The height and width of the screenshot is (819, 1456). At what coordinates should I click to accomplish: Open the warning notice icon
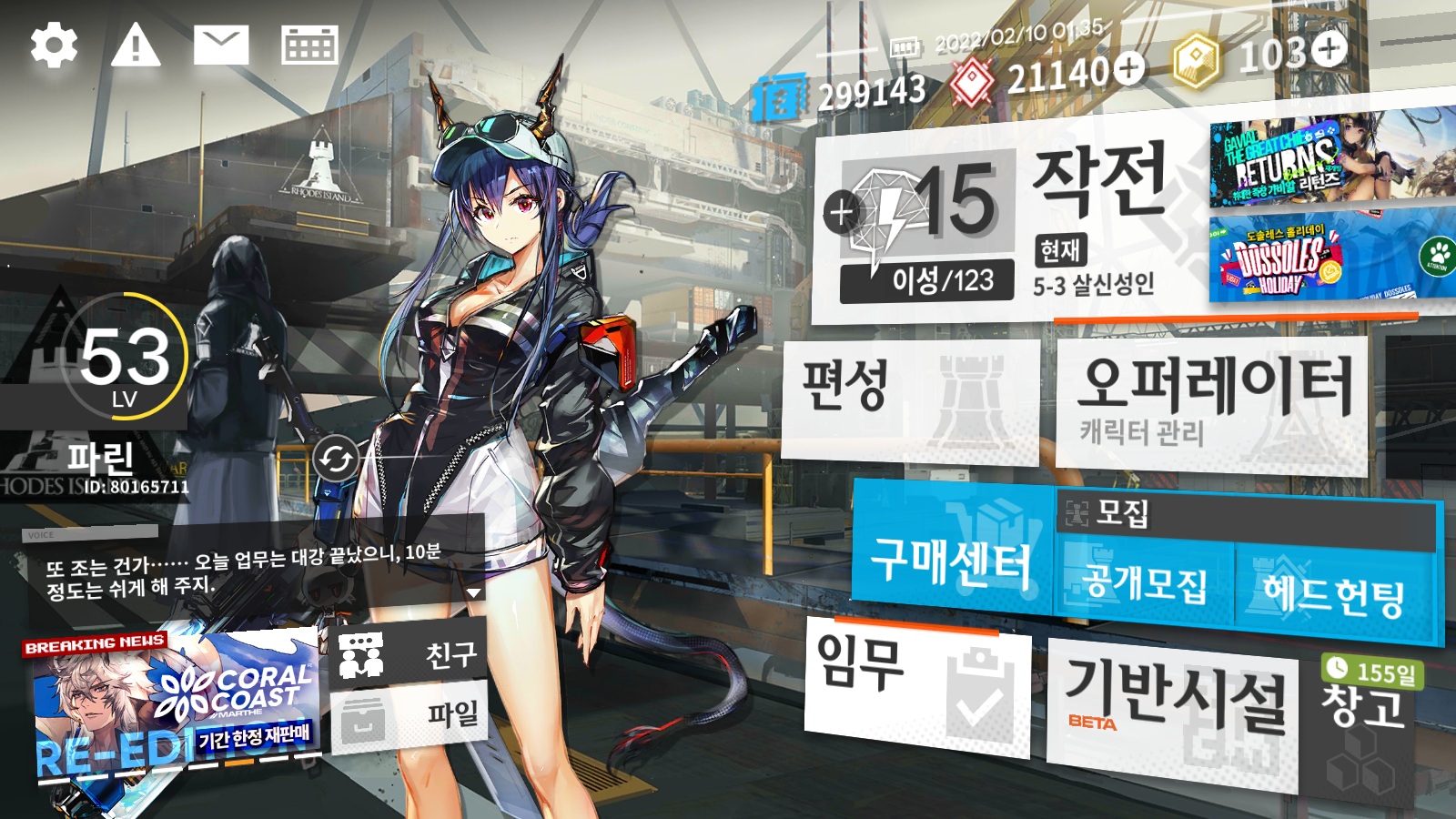pyautogui.click(x=136, y=45)
